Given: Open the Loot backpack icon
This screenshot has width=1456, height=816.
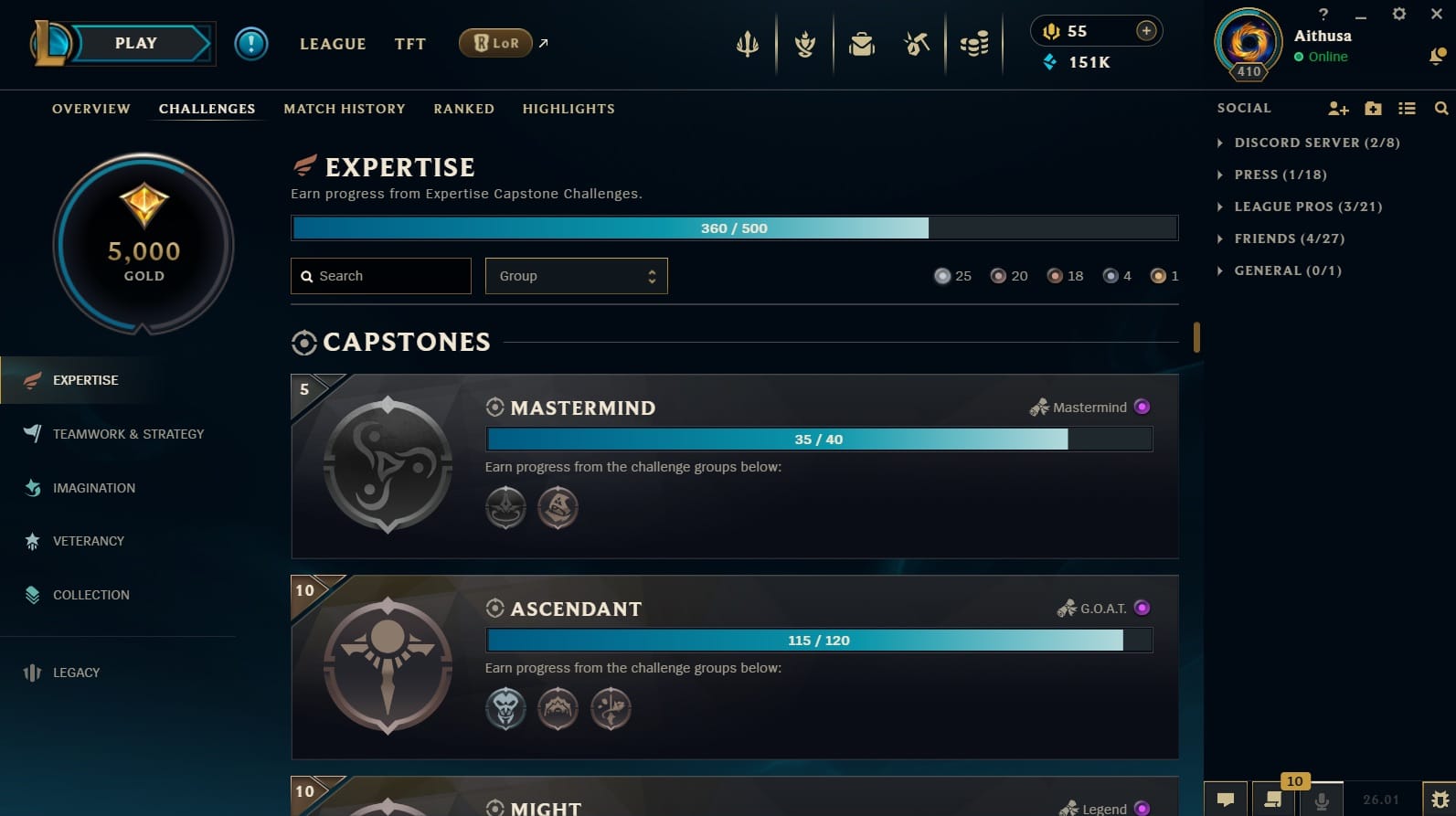Looking at the screenshot, I should point(862,43).
